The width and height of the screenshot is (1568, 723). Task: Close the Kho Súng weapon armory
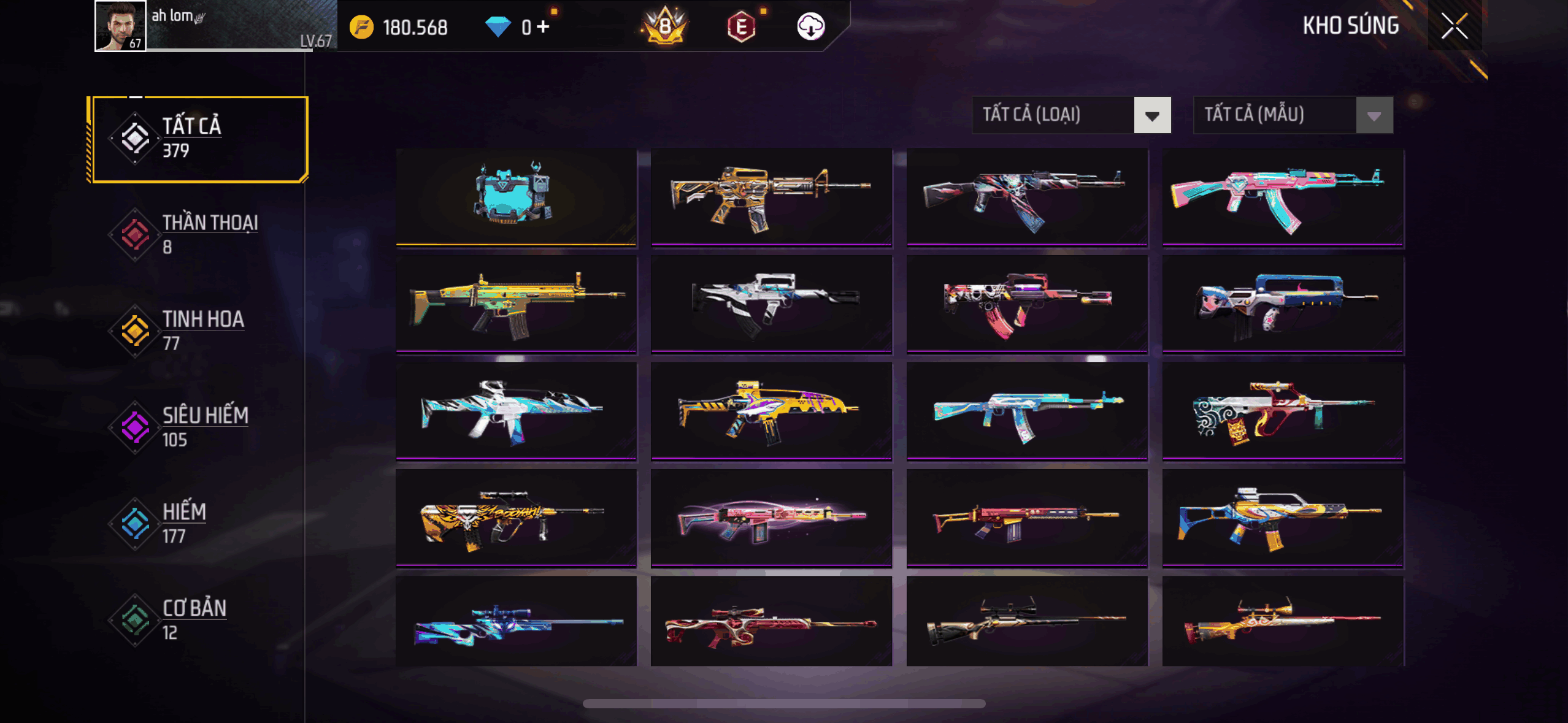click(1454, 26)
